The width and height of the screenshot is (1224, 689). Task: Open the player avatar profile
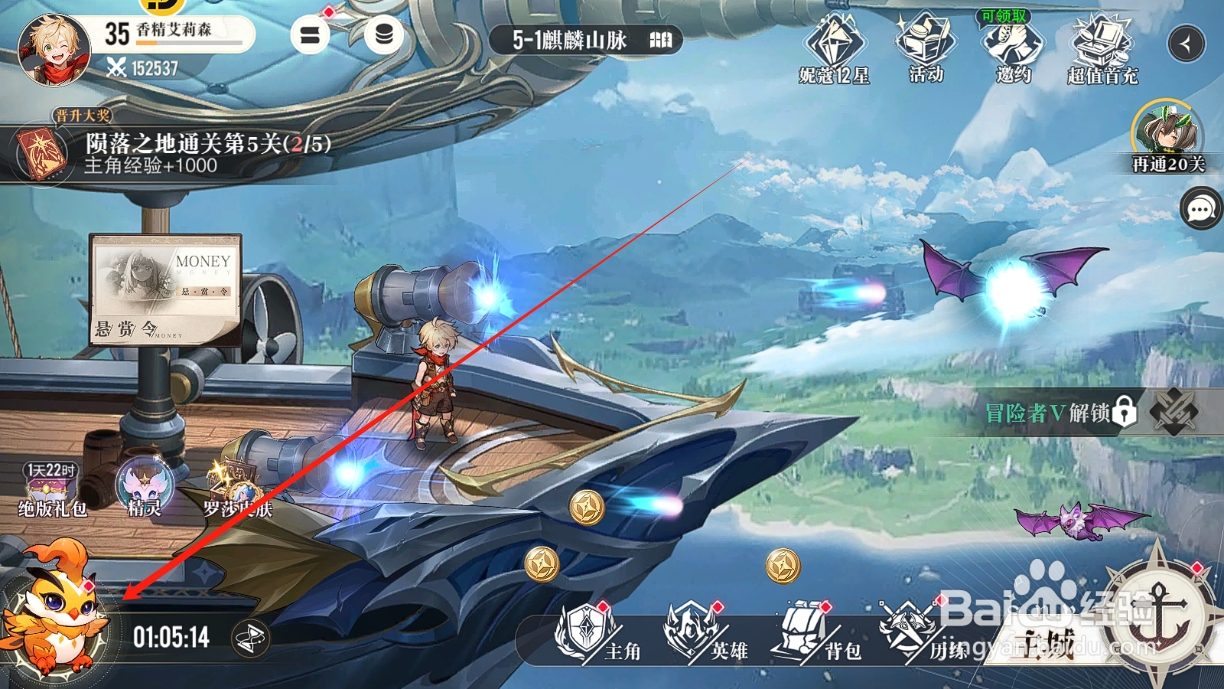tap(54, 49)
